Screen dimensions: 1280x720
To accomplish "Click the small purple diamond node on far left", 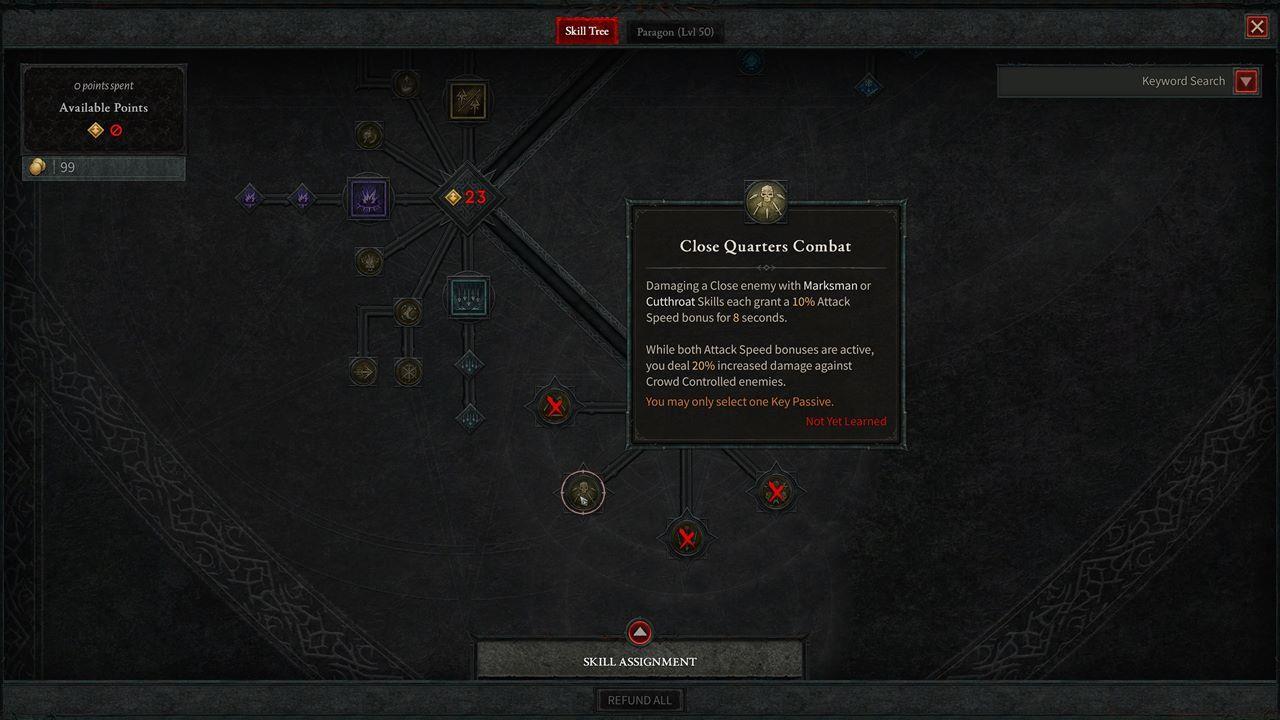I will tap(250, 197).
